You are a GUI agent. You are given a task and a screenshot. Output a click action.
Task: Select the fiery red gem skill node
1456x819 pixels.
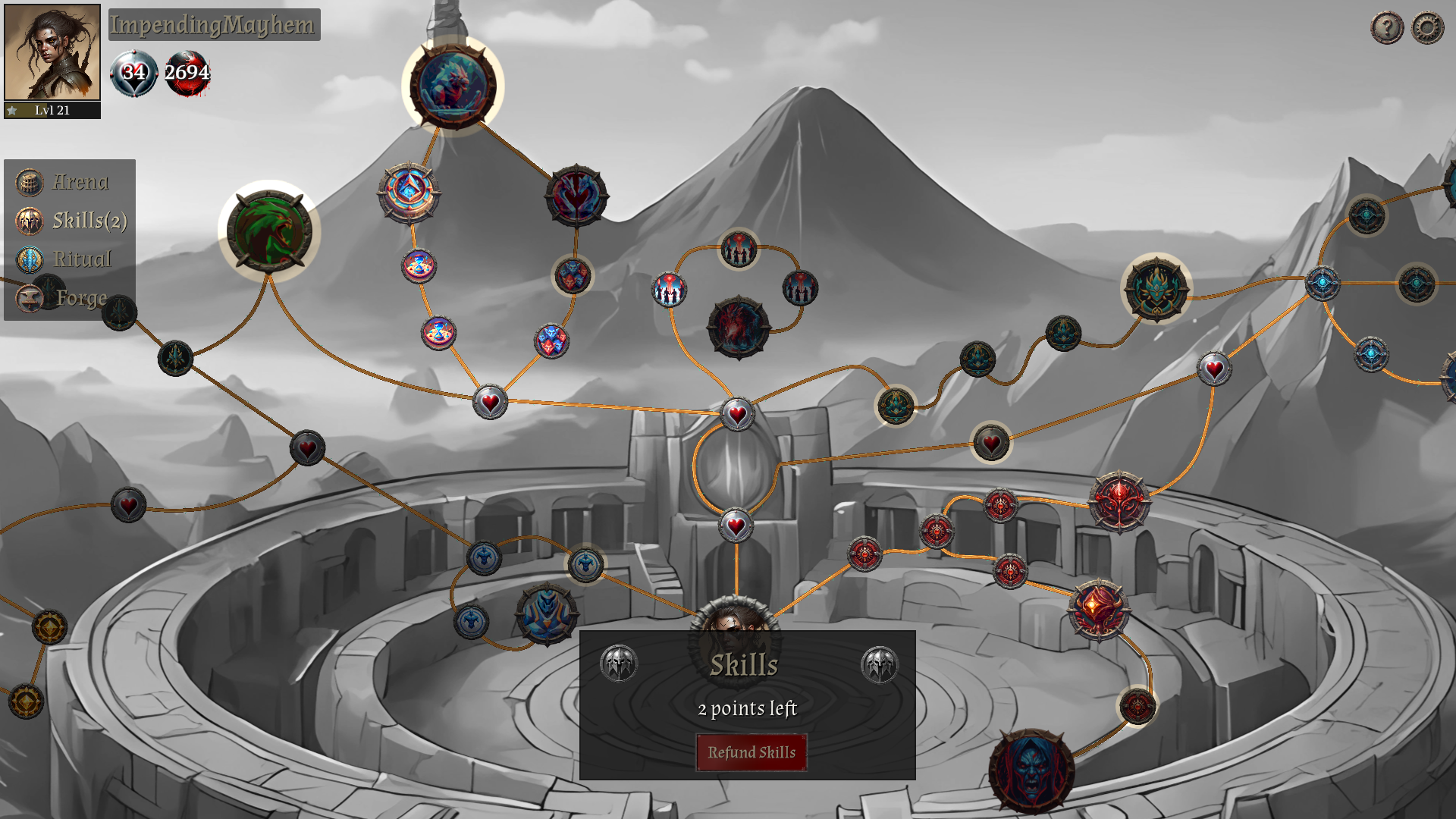tap(1098, 609)
